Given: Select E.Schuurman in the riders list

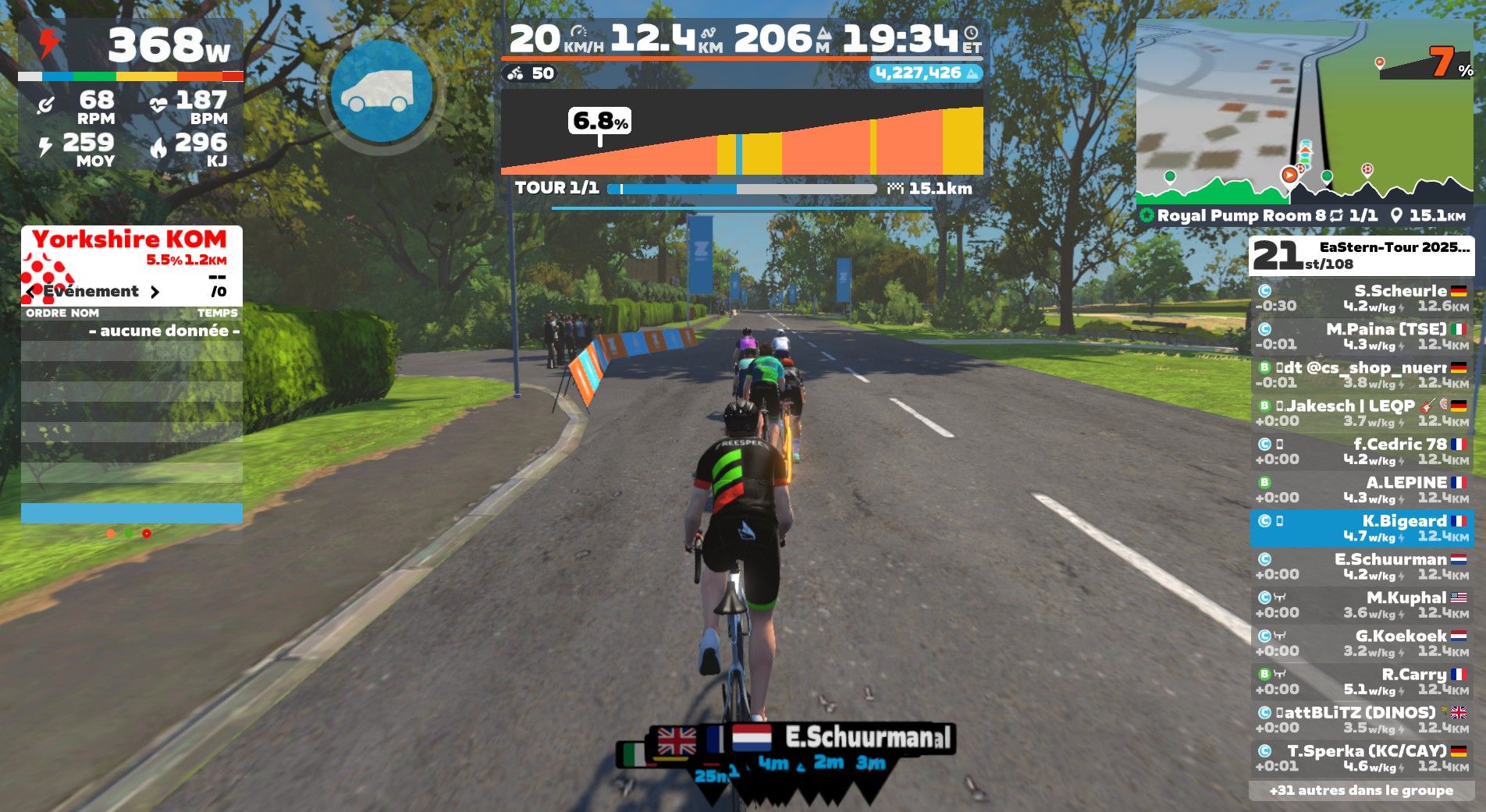Looking at the screenshot, I should 1361,566.
